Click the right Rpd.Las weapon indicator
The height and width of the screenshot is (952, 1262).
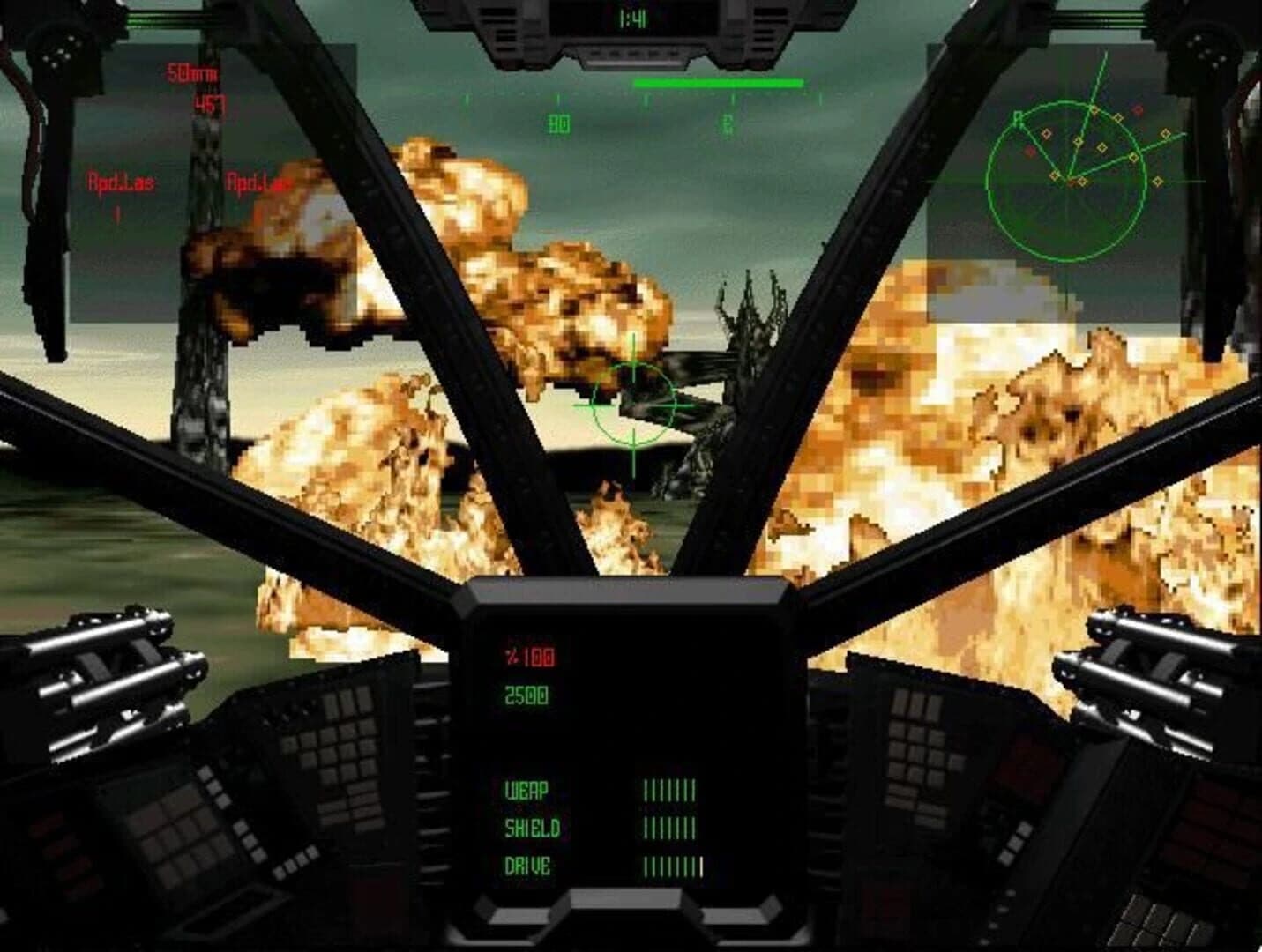[258, 182]
